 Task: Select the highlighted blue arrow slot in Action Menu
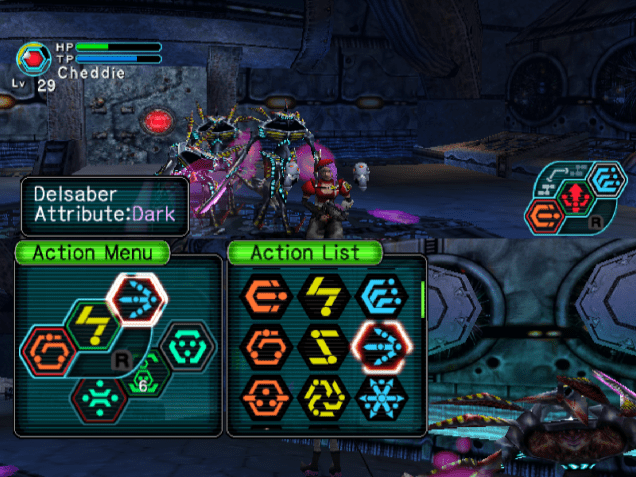click(137, 298)
